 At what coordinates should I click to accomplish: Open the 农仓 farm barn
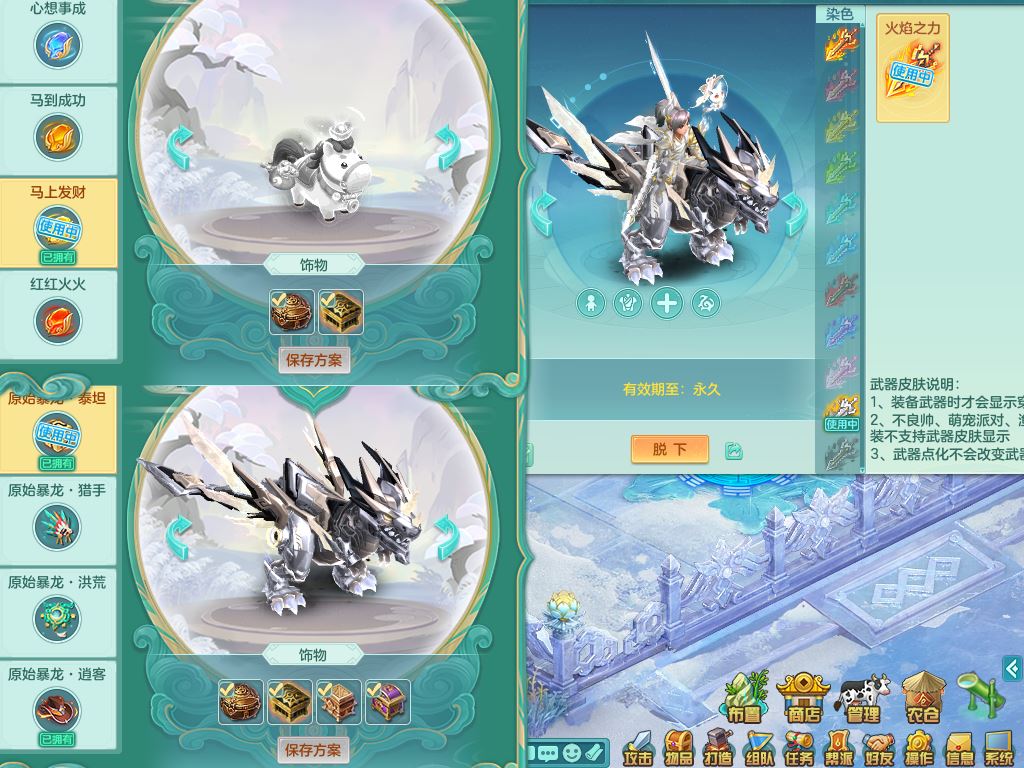tap(921, 699)
